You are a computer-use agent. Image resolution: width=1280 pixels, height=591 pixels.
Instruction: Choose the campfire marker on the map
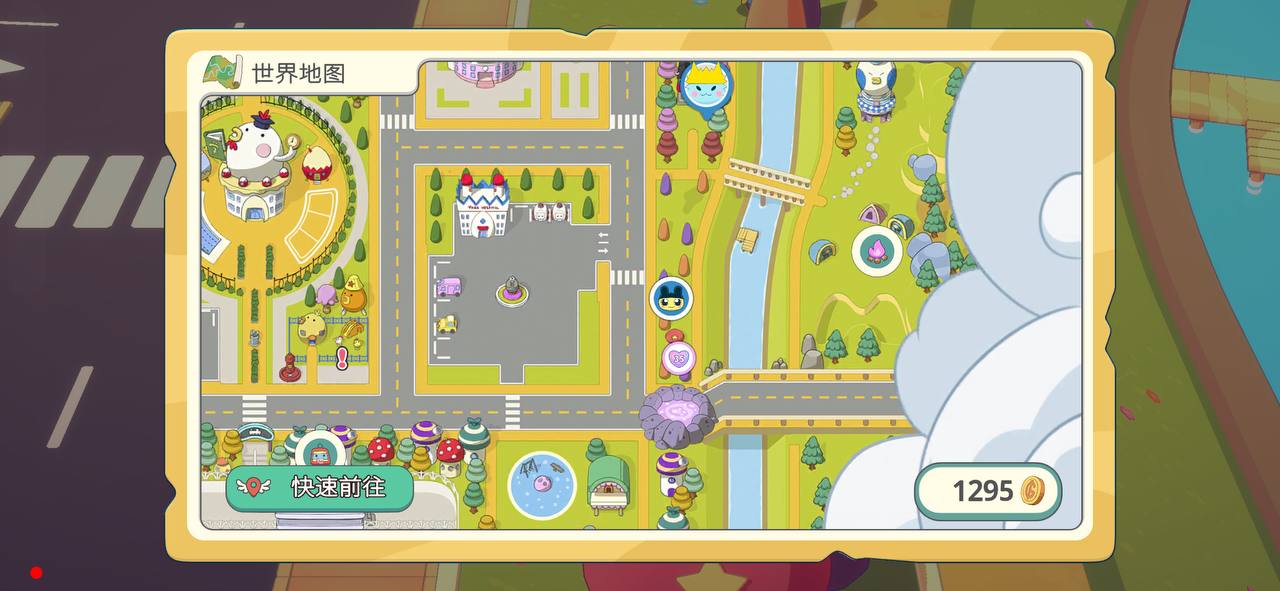coord(877,251)
